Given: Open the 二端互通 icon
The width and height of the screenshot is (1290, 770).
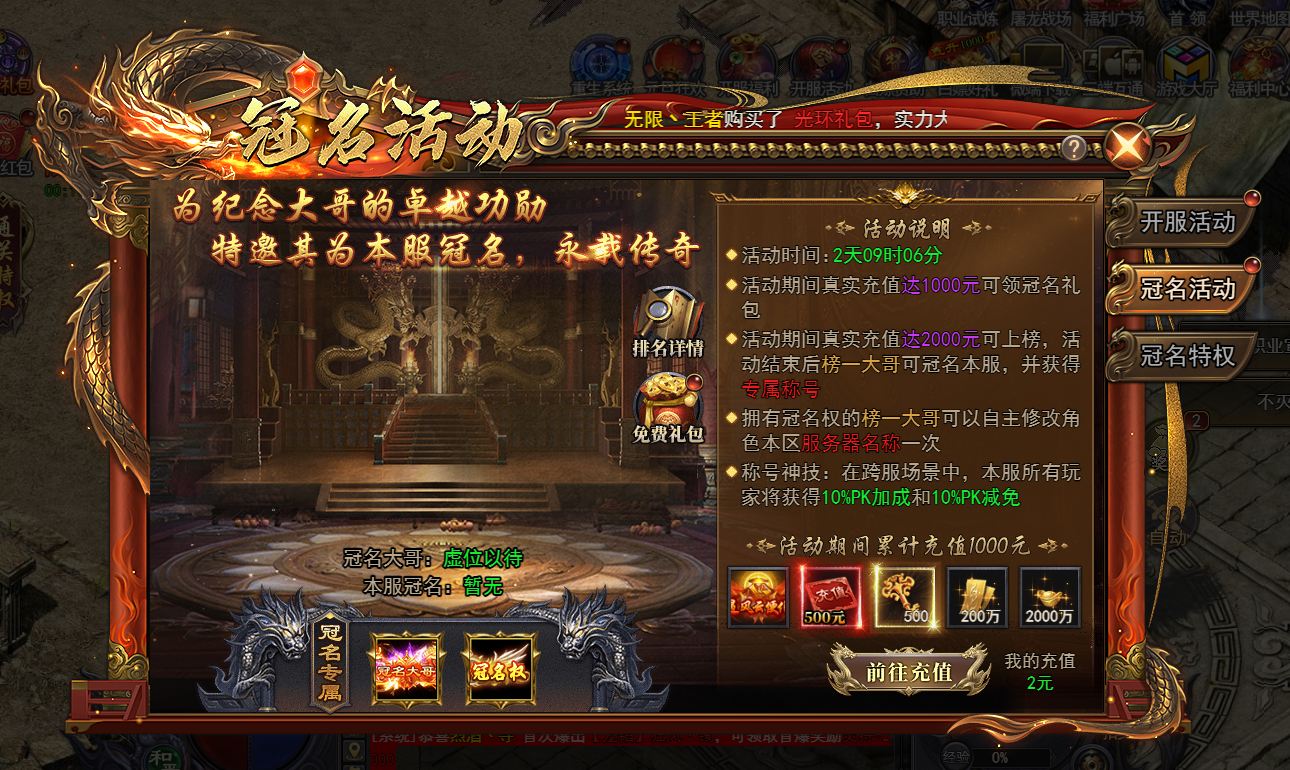Looking at the screenshot, I should click(1114, 60).
